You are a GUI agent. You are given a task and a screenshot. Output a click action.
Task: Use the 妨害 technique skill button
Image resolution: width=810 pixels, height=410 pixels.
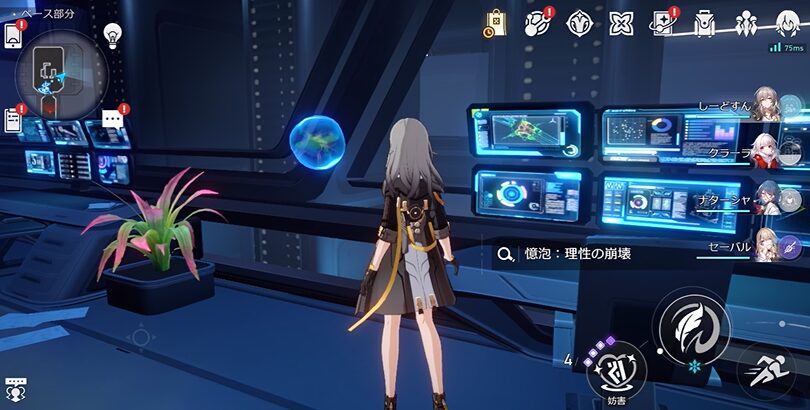click(616, 370)
